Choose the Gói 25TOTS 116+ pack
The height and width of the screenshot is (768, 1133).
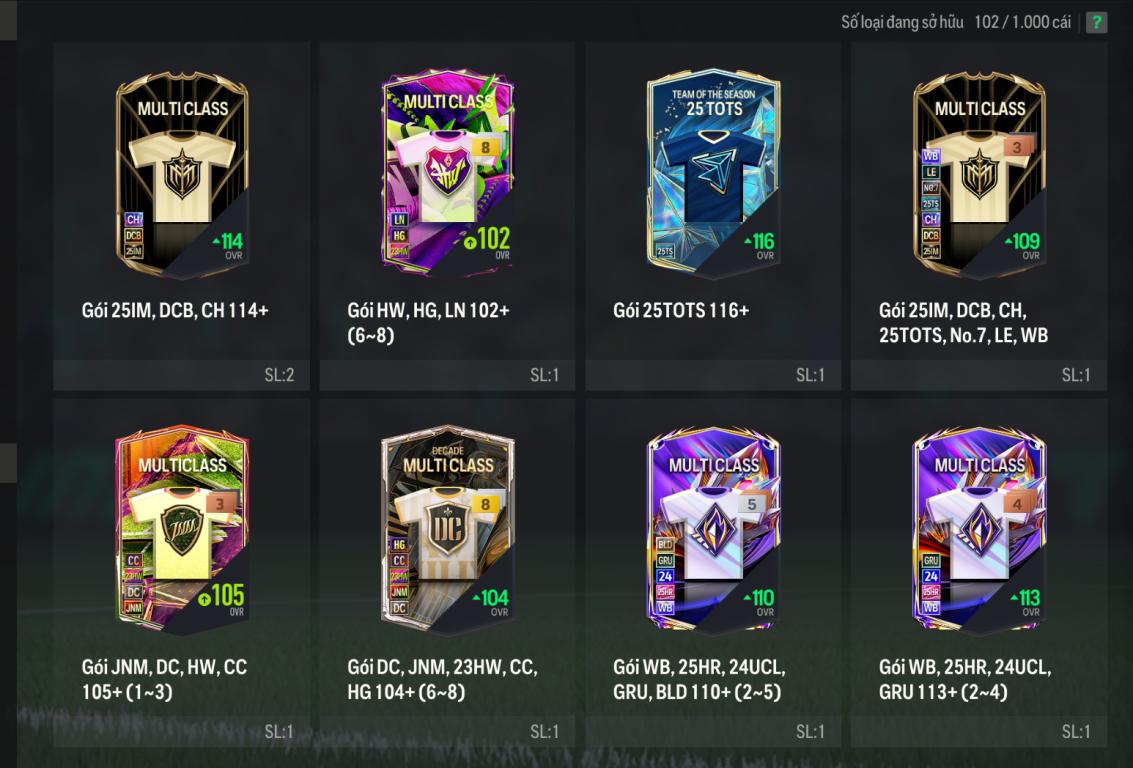[x=713, y=175]
